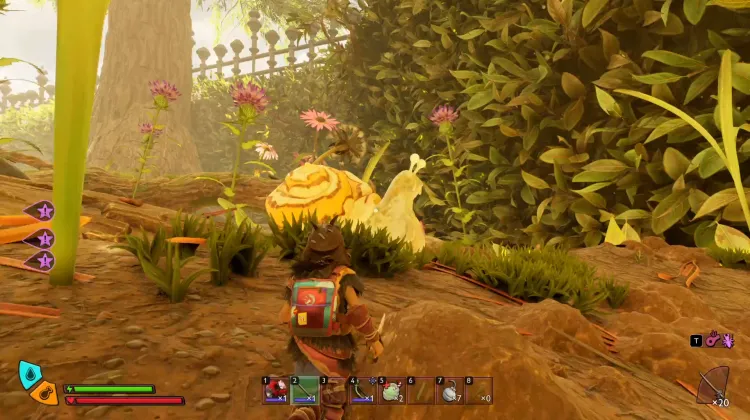
Task: Choose the highlighted green hotbar slot 2
Action: 304,391
